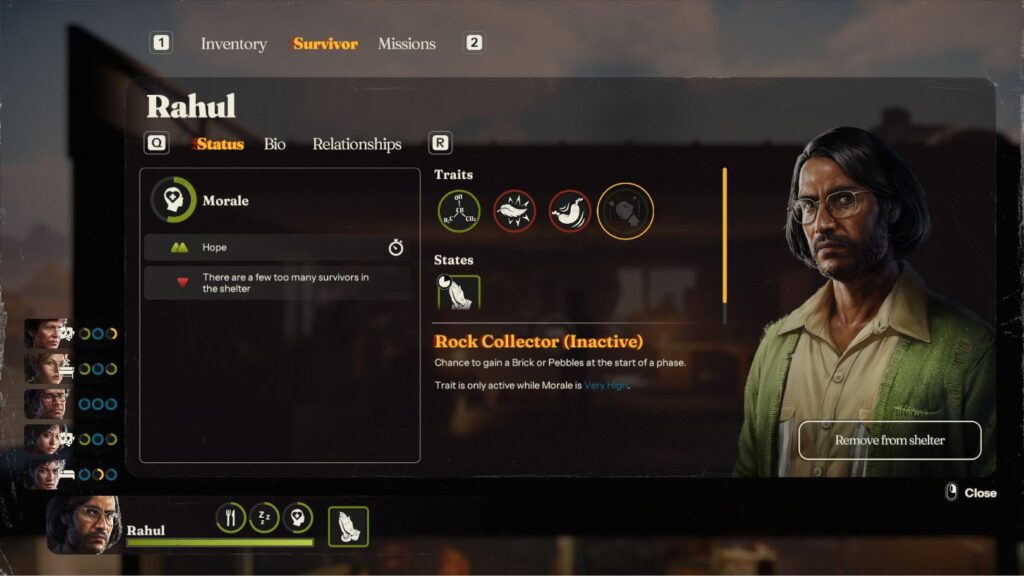Show Rahul's Bio tab

point(274,144)
